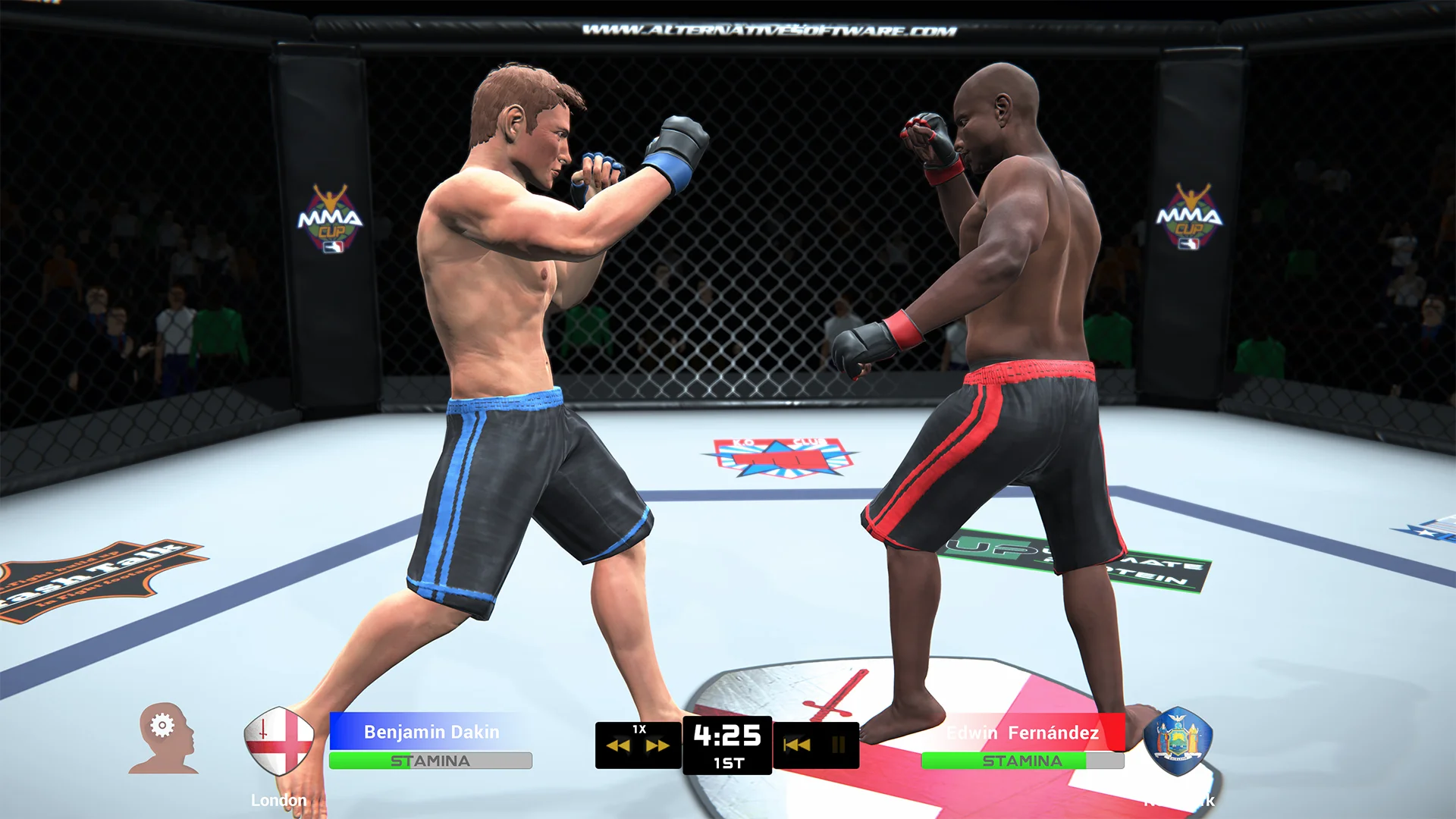The image size is (1456, 819).
Task: Click the London city label
Action: pos(279,799)
